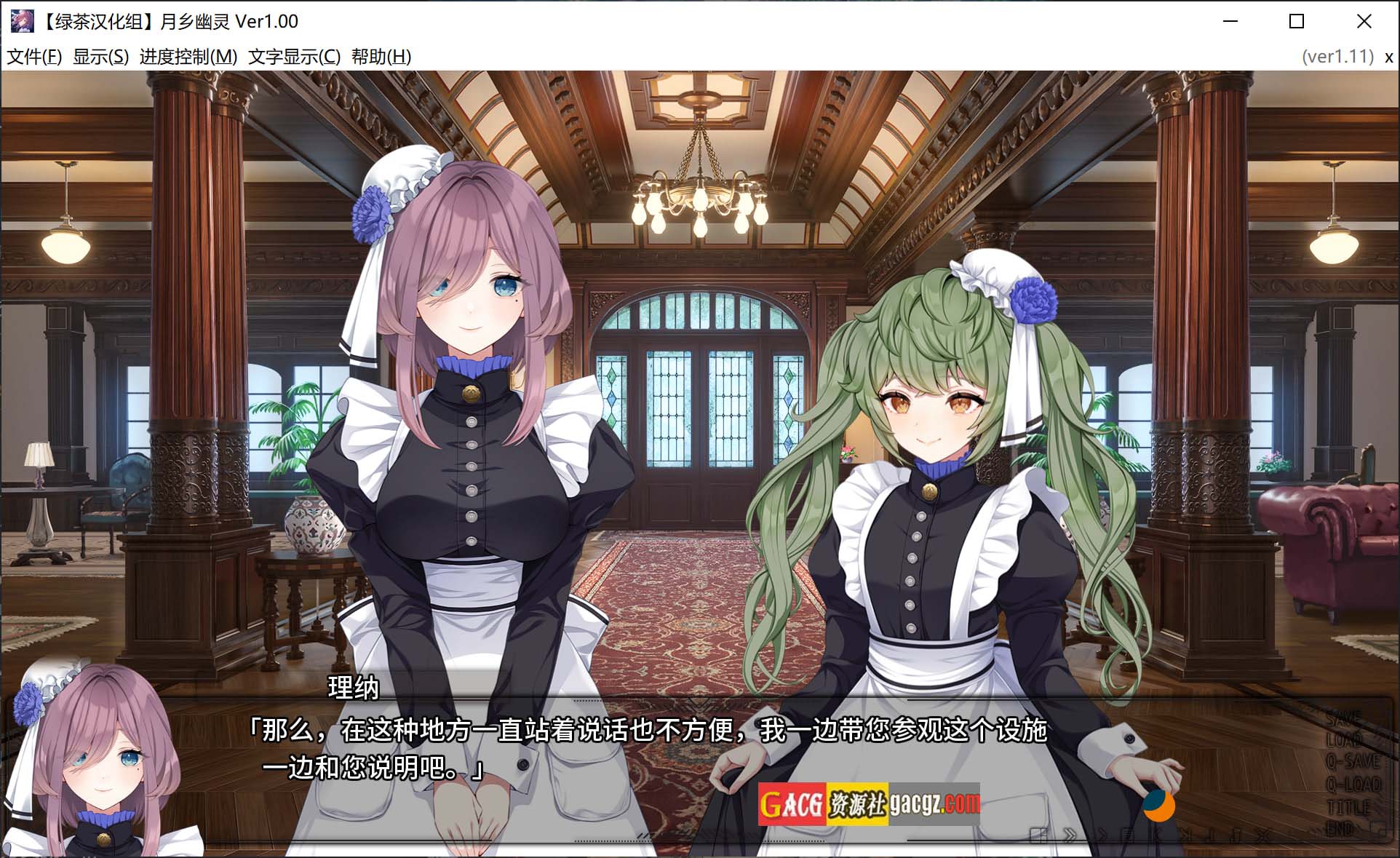Quick load with the Q-LOAD button

click(1353, 784)
